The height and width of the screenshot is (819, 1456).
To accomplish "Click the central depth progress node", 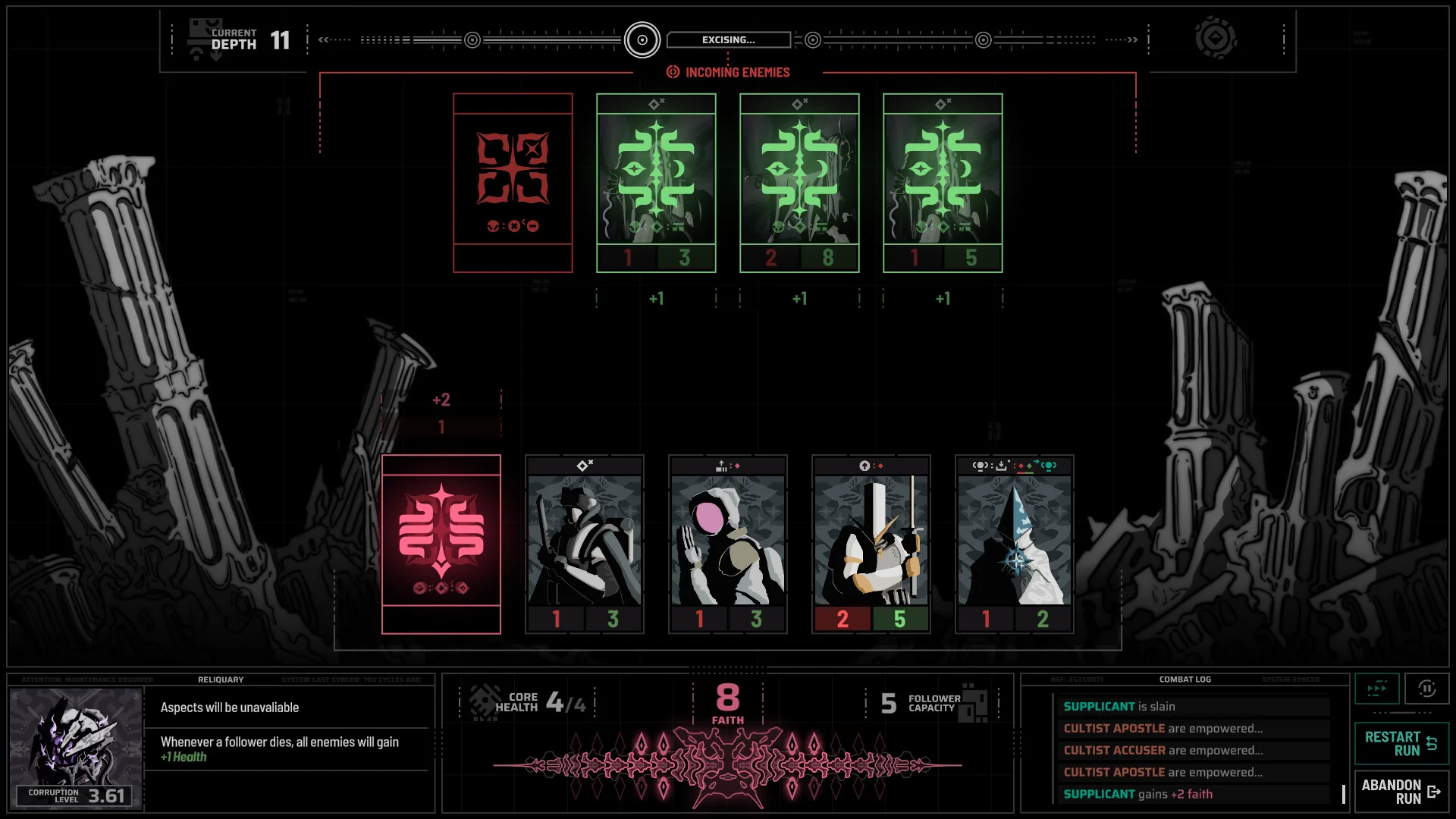I will tap(642, 40).
